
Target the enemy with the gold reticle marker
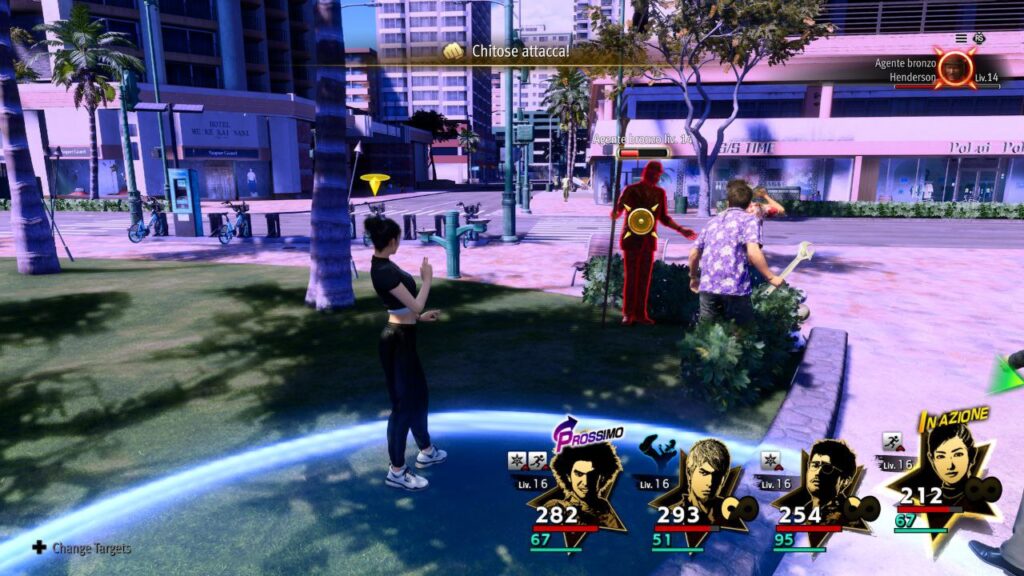click(x=639, y=221)
